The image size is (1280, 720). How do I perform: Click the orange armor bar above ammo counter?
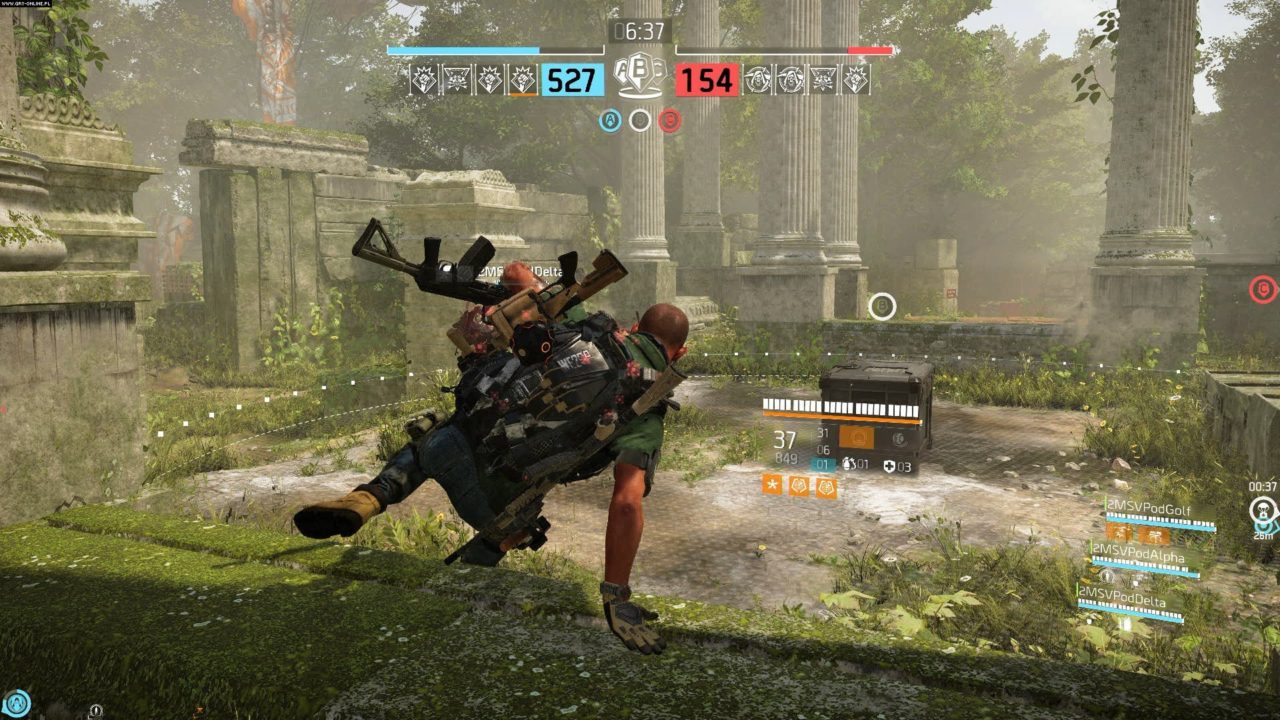[839, 418]
